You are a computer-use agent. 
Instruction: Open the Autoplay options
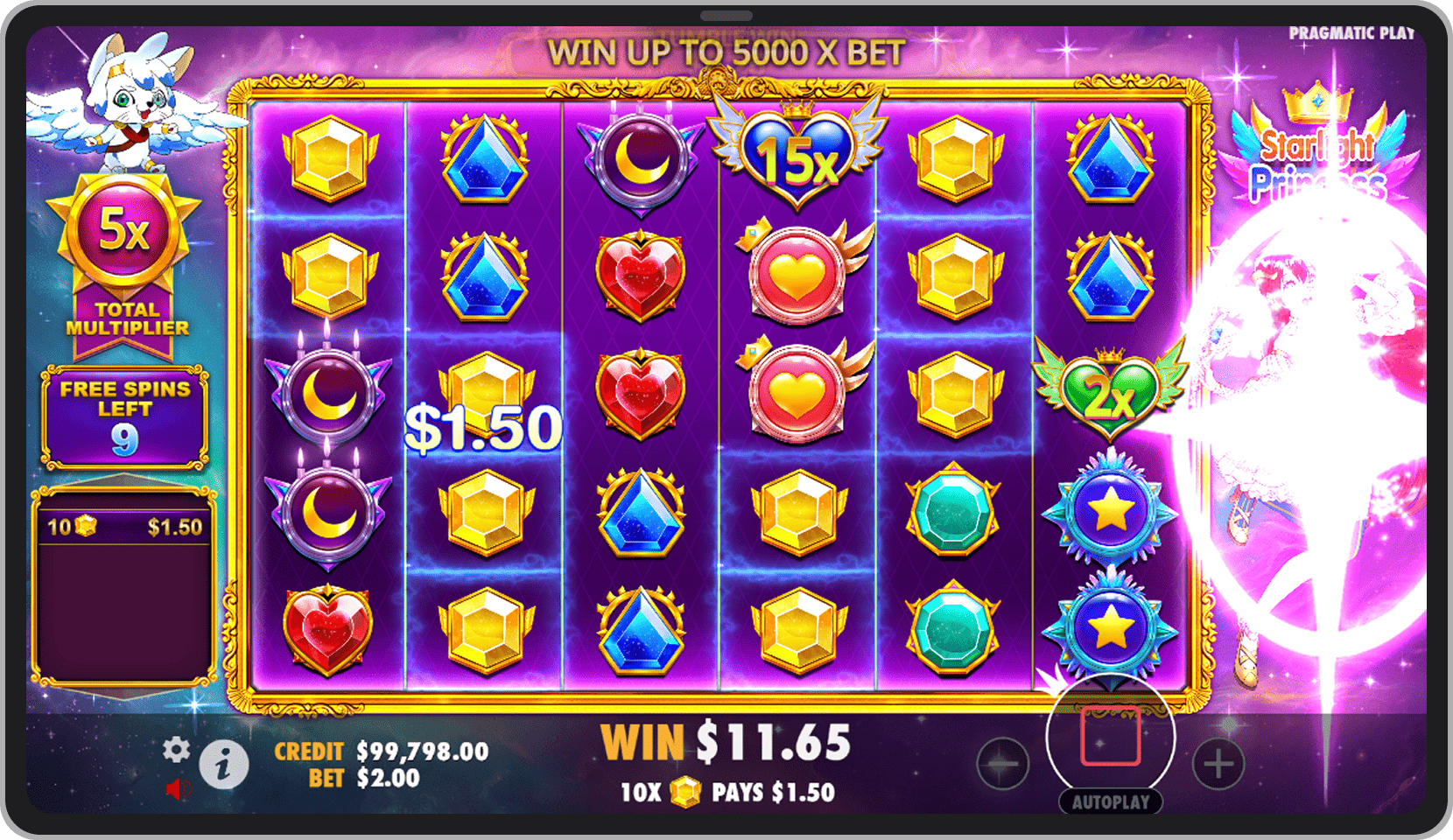(x=1113, y=801)
